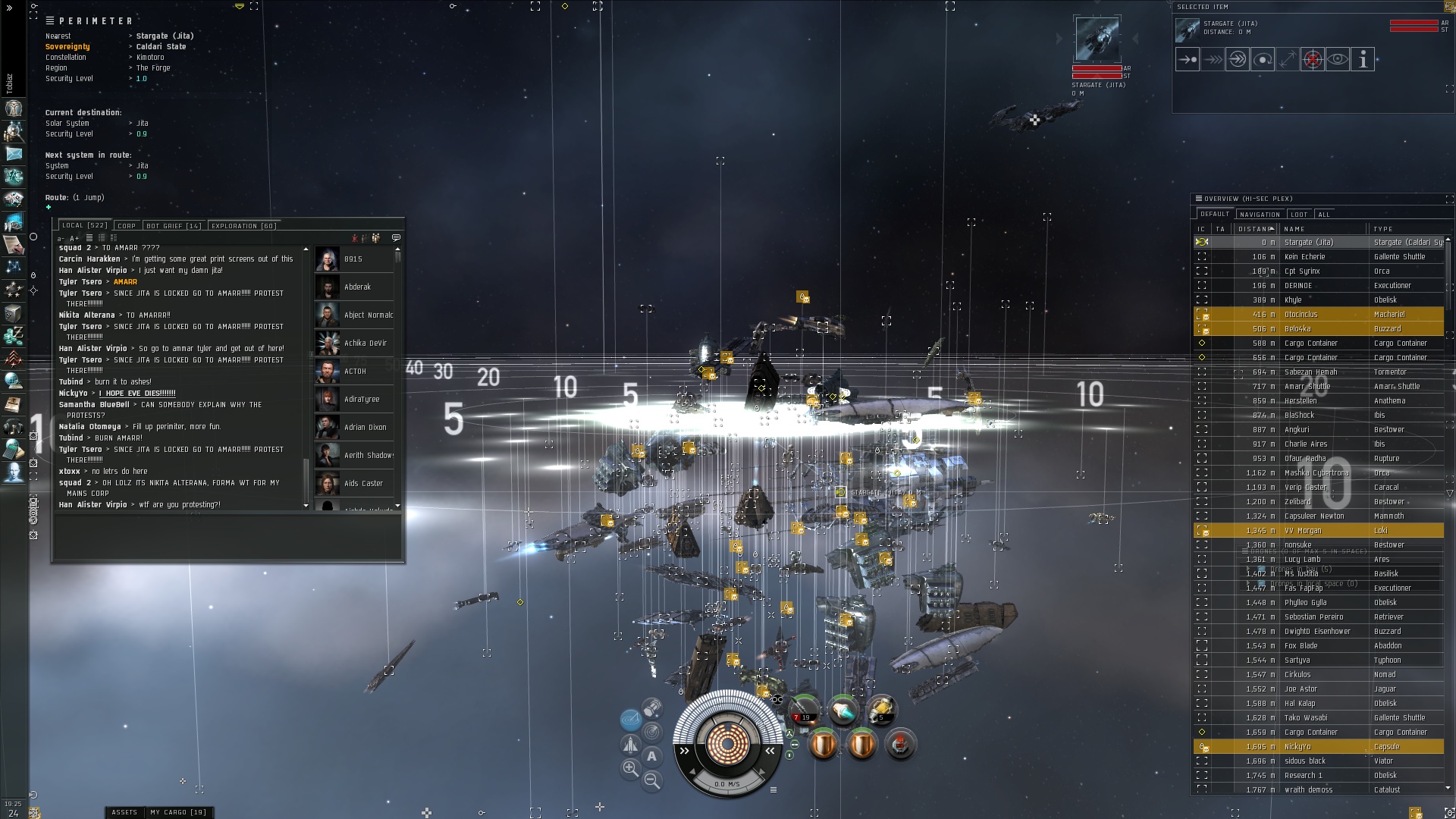
Task: Select the Exploration chat tab
Action: click(x=243, y=226)
